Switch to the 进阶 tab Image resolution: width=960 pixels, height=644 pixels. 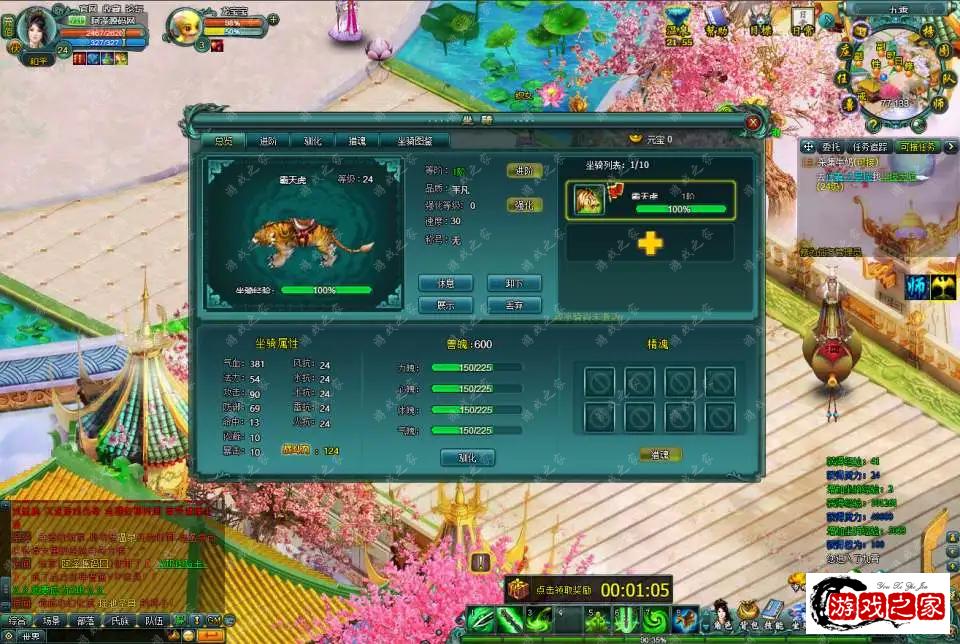click(267, 142)
